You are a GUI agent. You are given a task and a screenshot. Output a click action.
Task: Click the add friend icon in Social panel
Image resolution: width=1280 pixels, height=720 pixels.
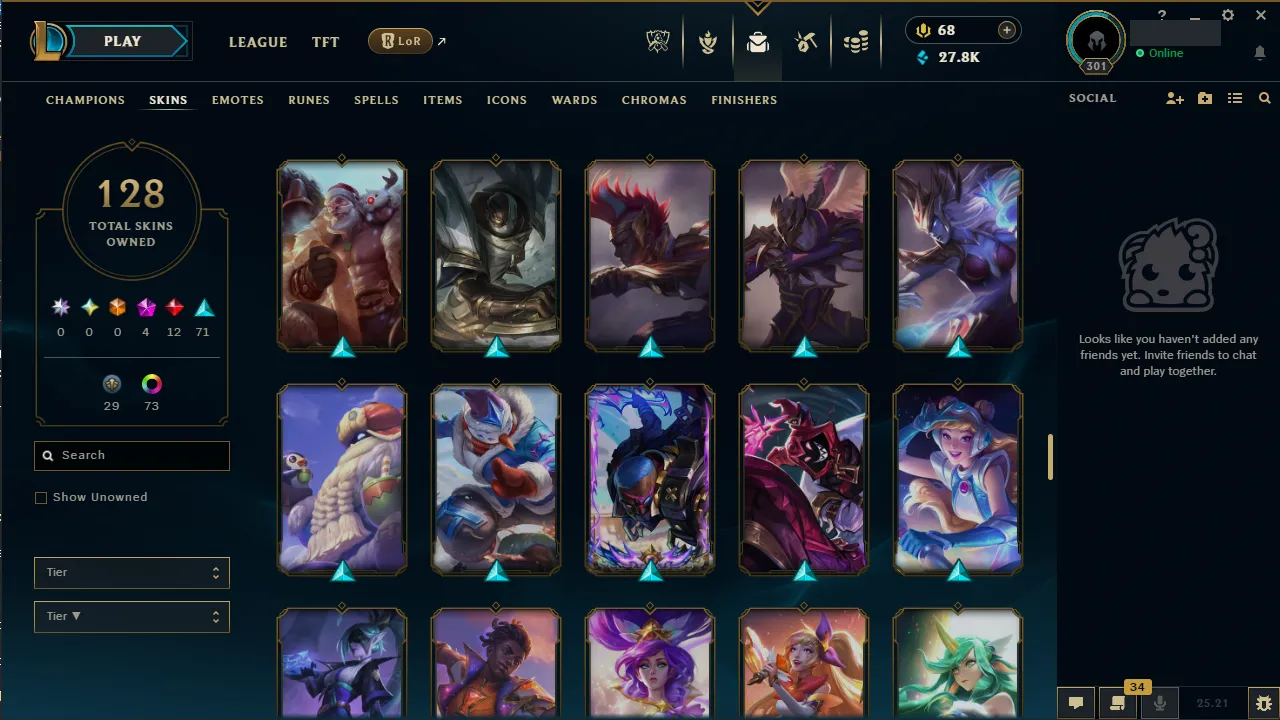point(1174,98)
